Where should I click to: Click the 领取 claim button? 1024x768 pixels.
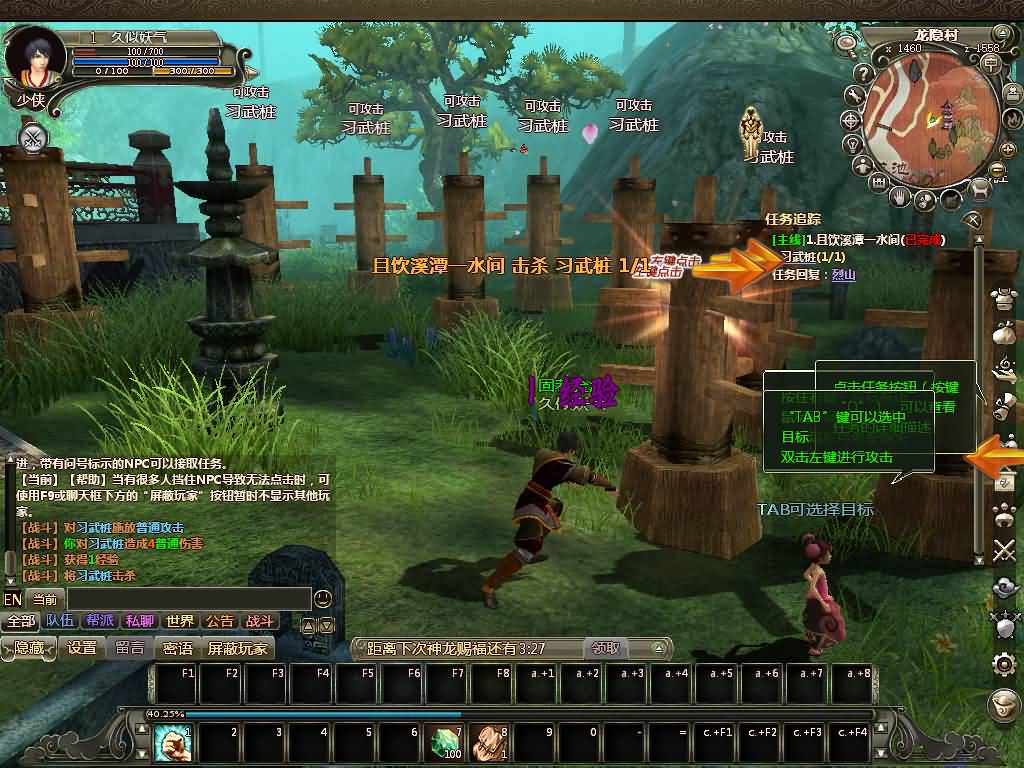[x=603, y=648]
